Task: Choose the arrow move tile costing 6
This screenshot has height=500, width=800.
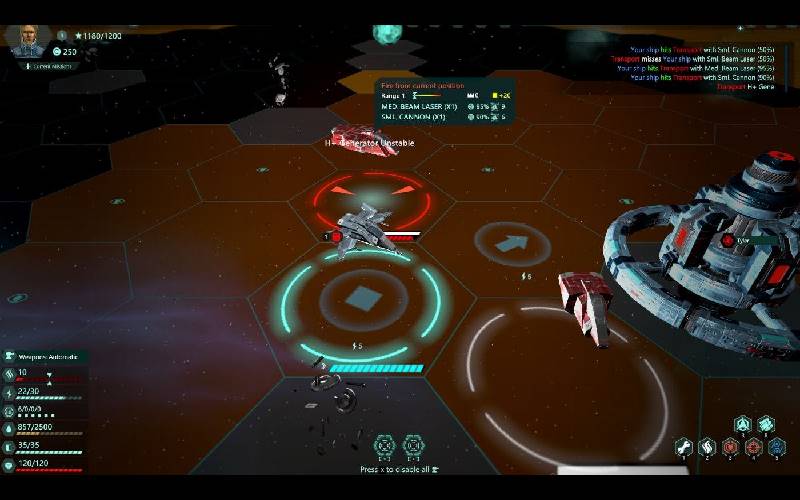Action: pos(513,243)
